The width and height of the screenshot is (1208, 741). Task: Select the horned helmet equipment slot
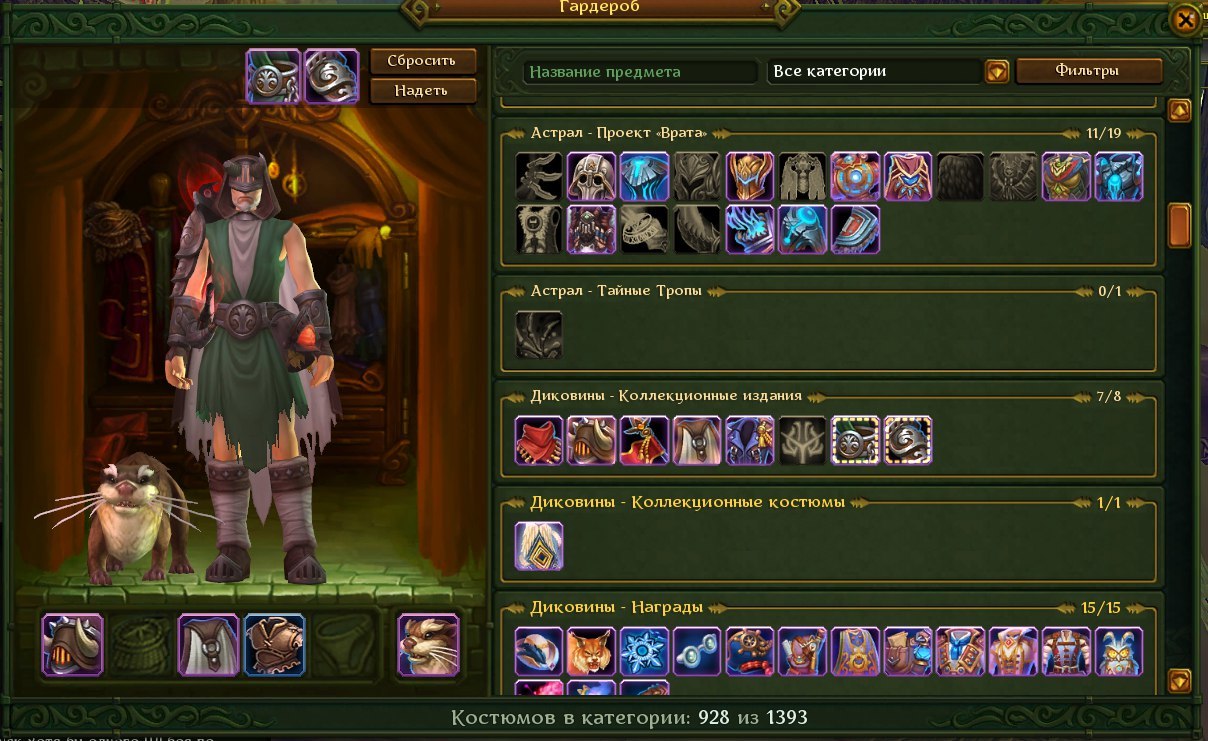click(72, 645)
